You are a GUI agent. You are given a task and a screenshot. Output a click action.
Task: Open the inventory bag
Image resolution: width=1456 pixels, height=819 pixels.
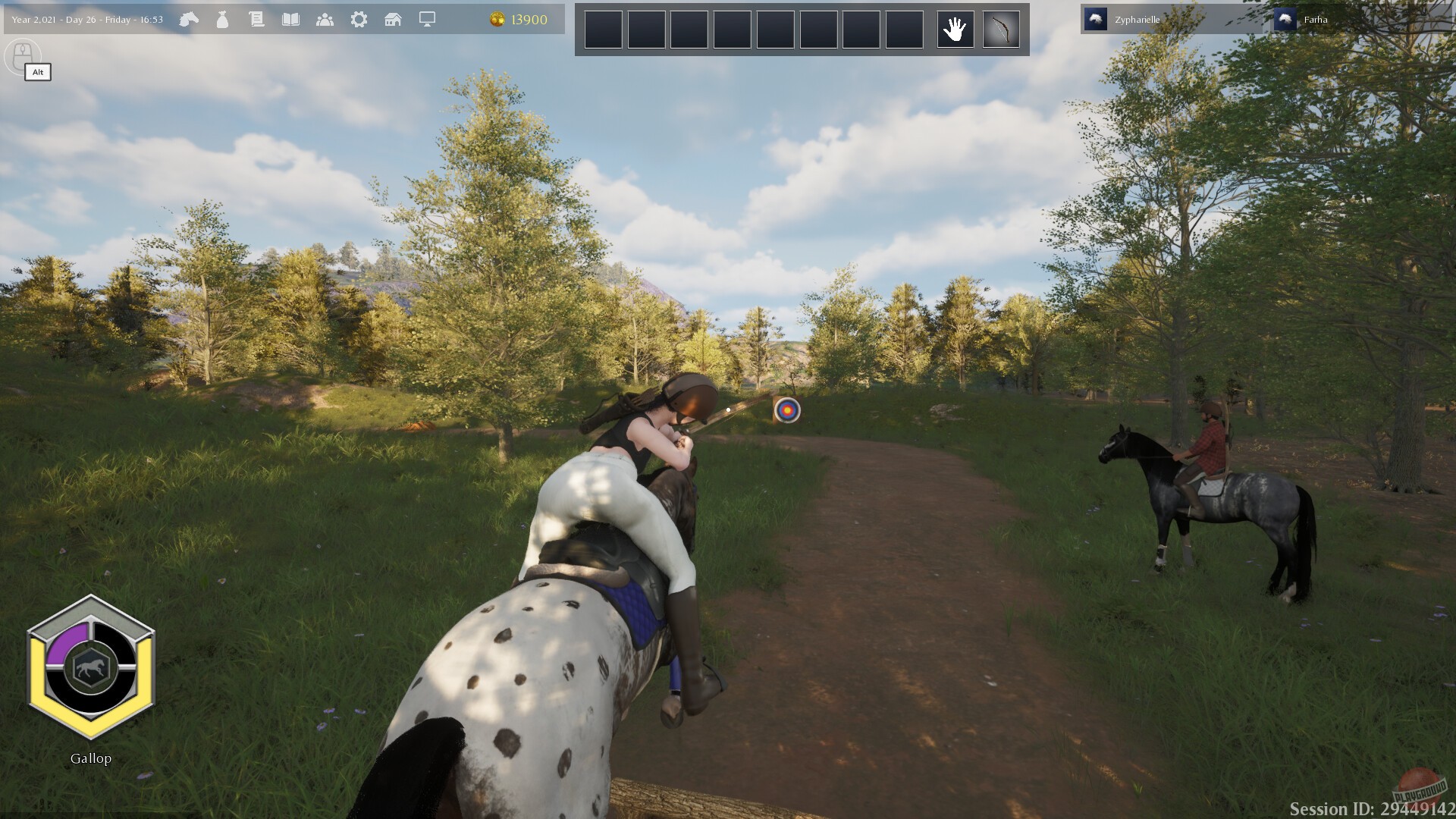(x=222, y=20)
